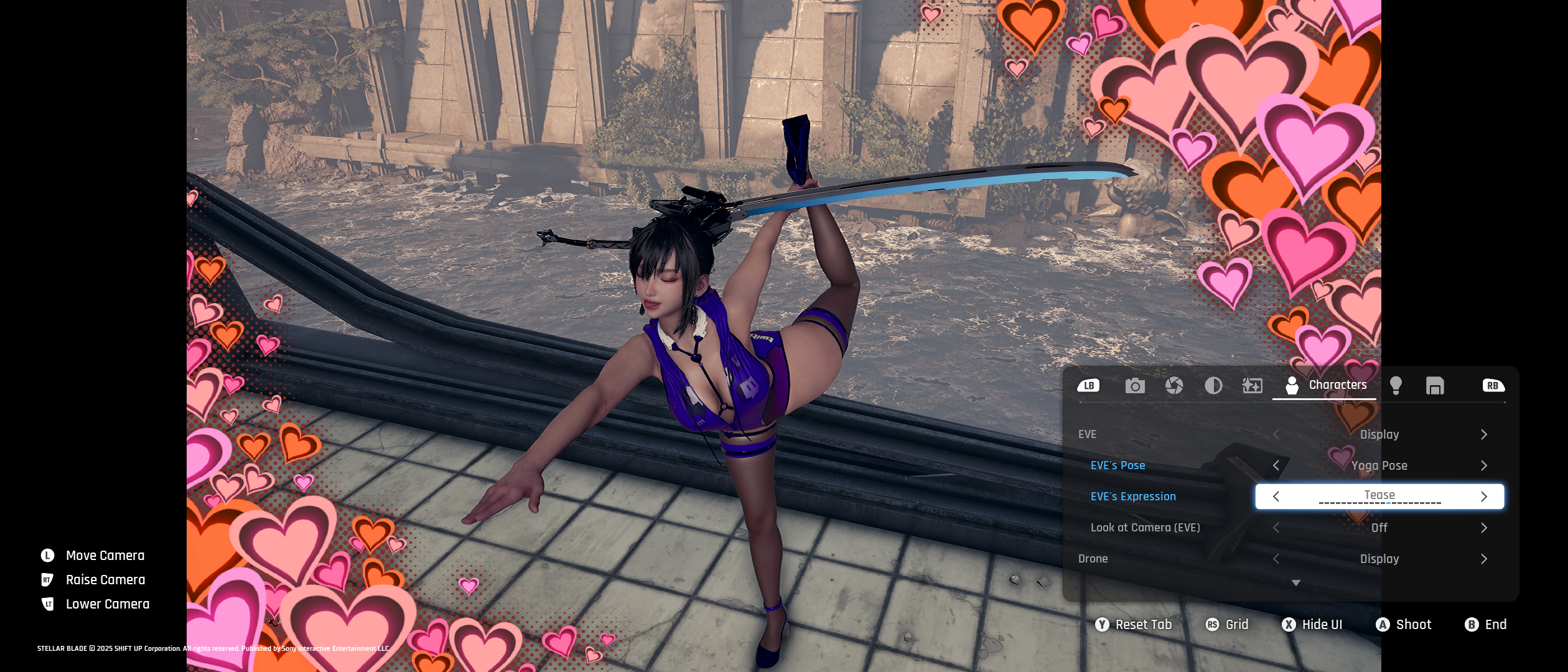Image resolution: width=1568 pixels, height=672 pixels.
Task: Select the Characters tab
Action: pos(1325,385)
